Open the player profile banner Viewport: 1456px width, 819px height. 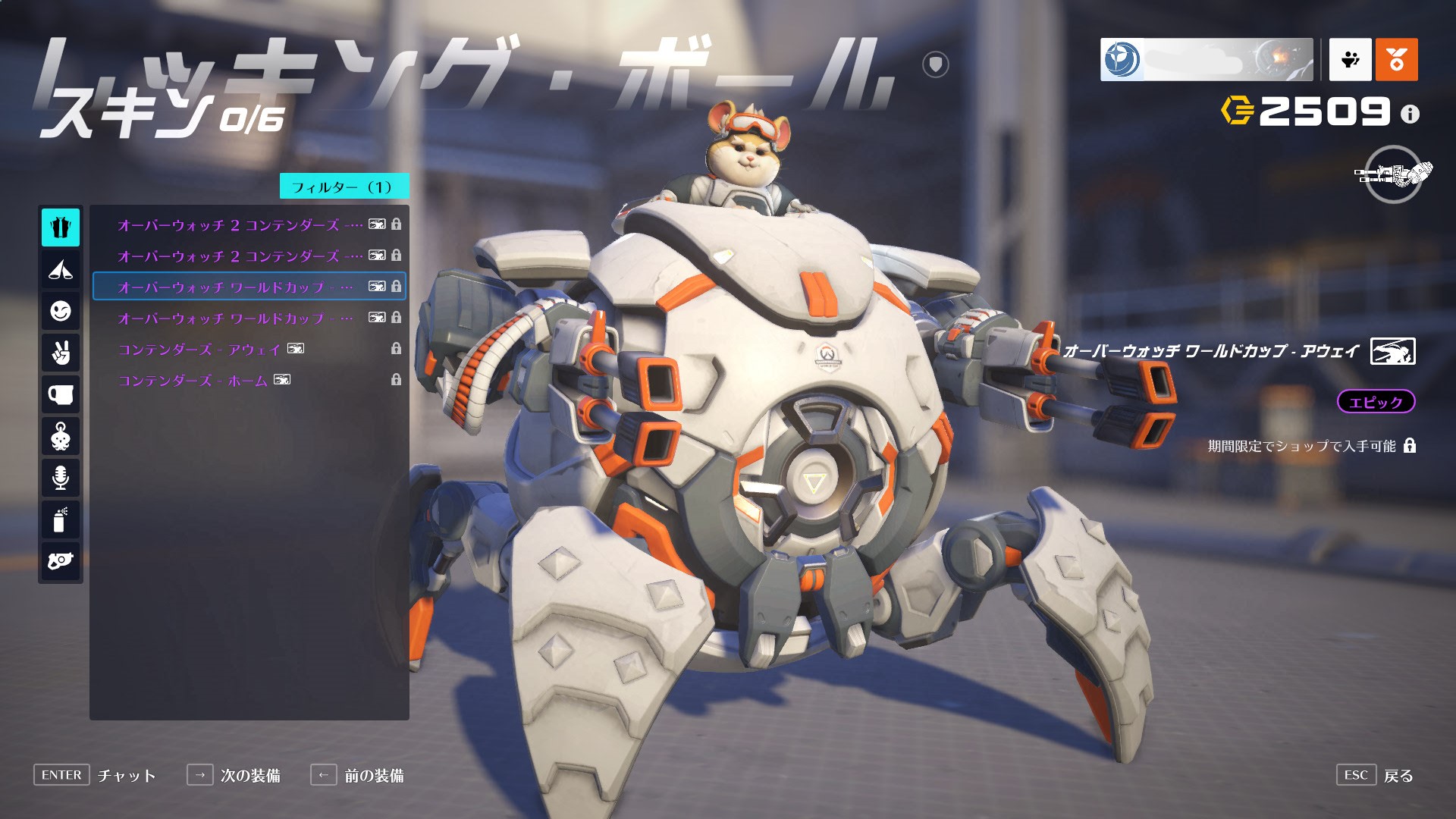[x=1206, y=59]
